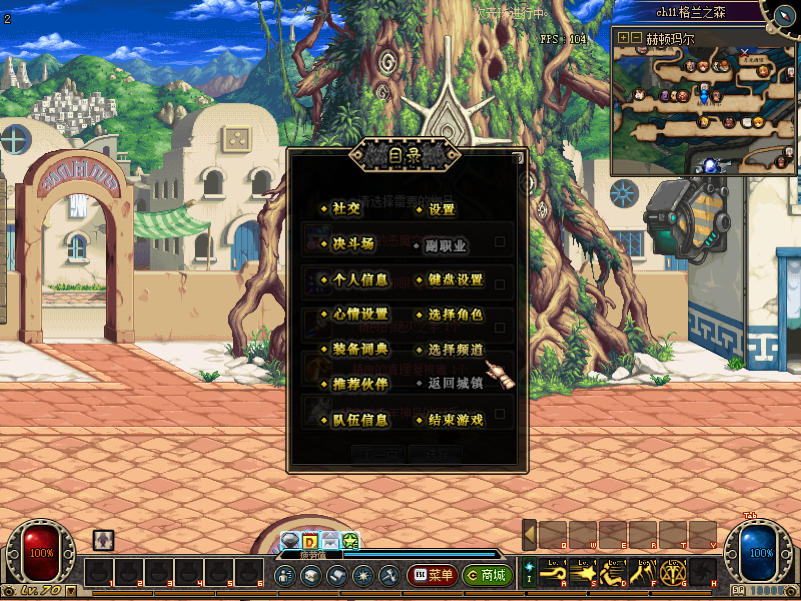Select 结束游戏 to quit the game
Image resolution: width=801 pixels, height=601 pixels.
[x=455, y=420]
